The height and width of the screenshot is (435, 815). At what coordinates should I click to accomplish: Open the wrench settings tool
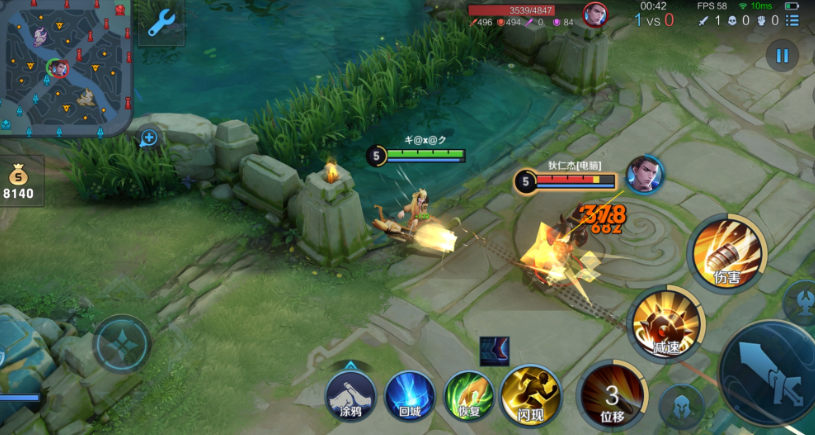[161, 23]
